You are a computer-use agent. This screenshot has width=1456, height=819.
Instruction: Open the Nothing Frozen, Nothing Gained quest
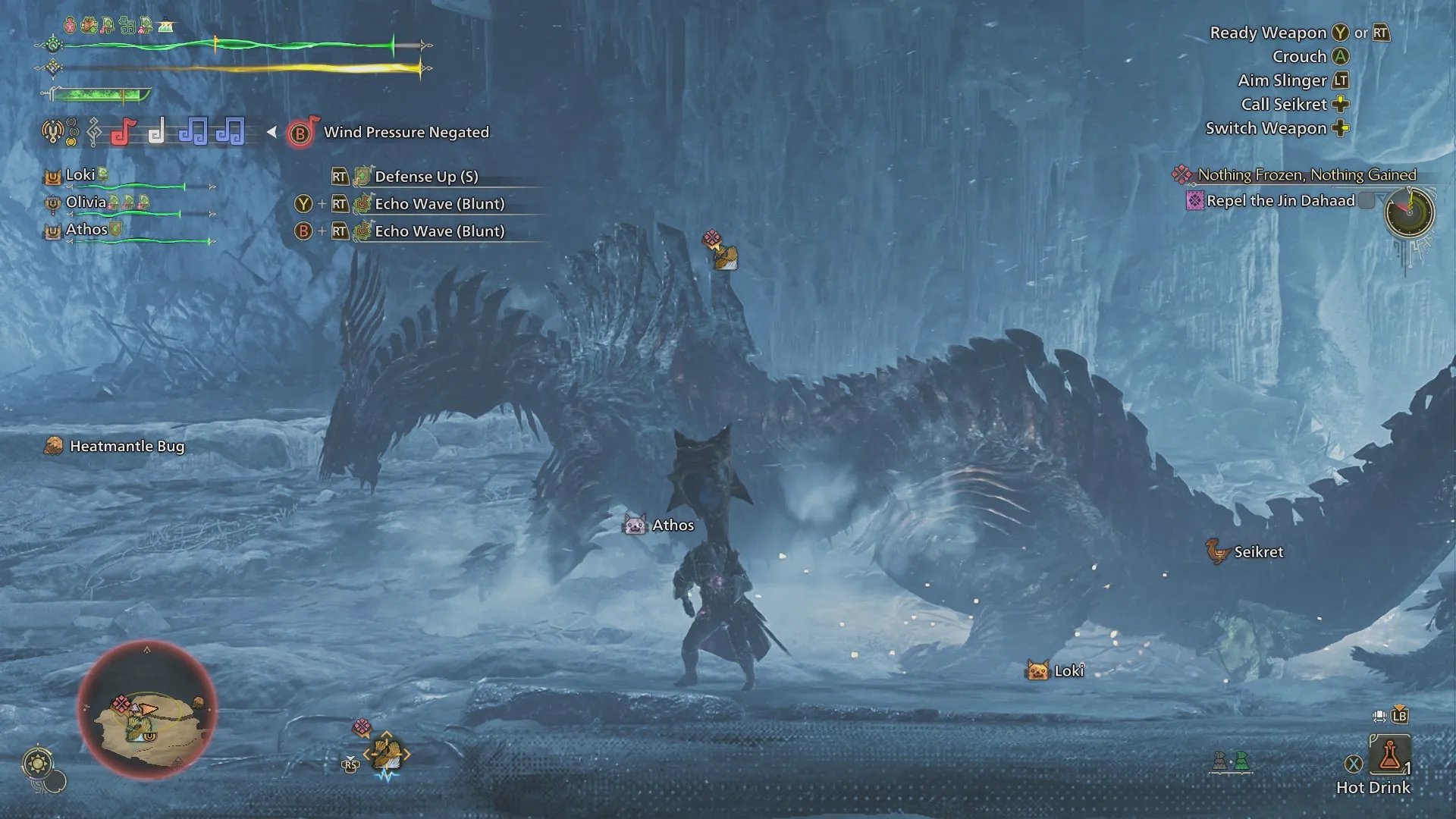pos(1306,175)
